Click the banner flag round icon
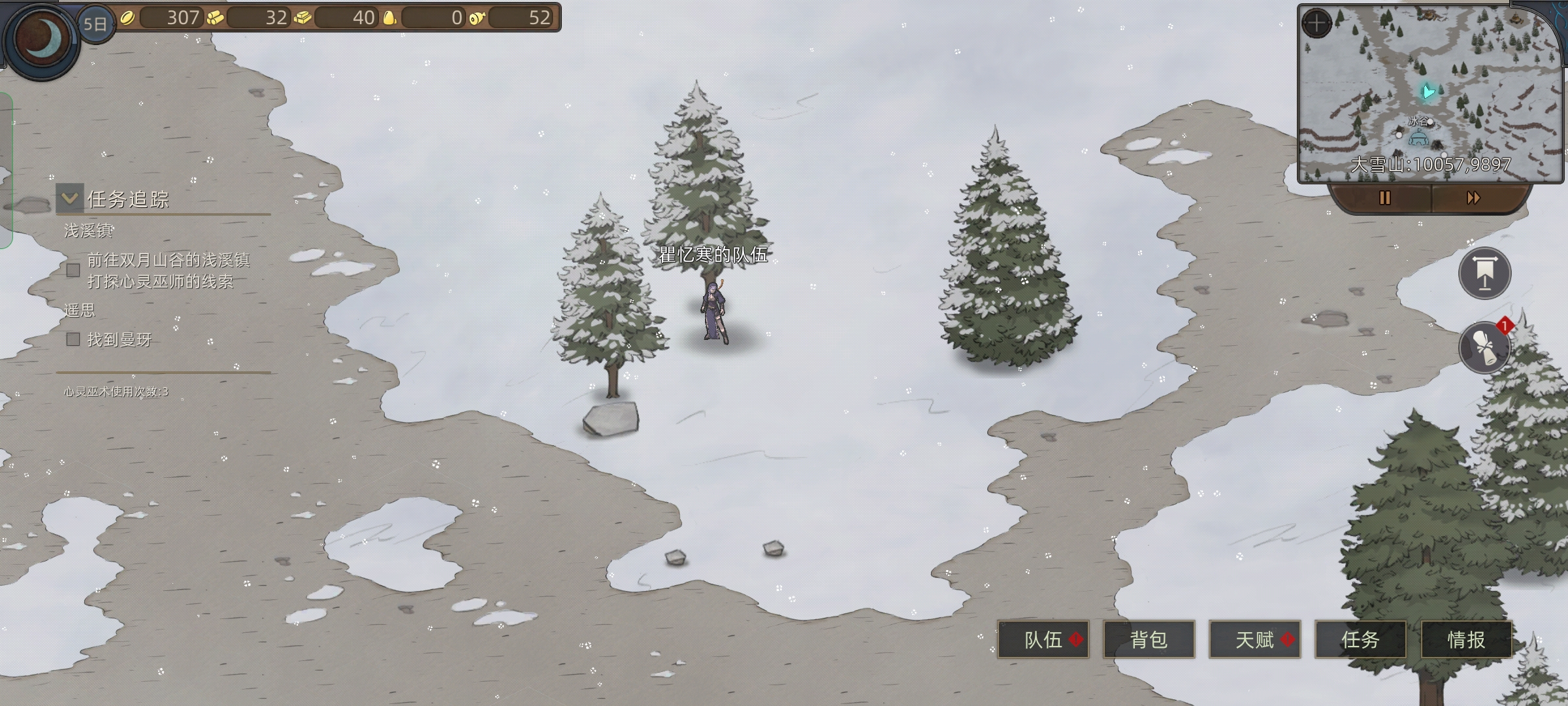1568x706 pixels. 1484,273
